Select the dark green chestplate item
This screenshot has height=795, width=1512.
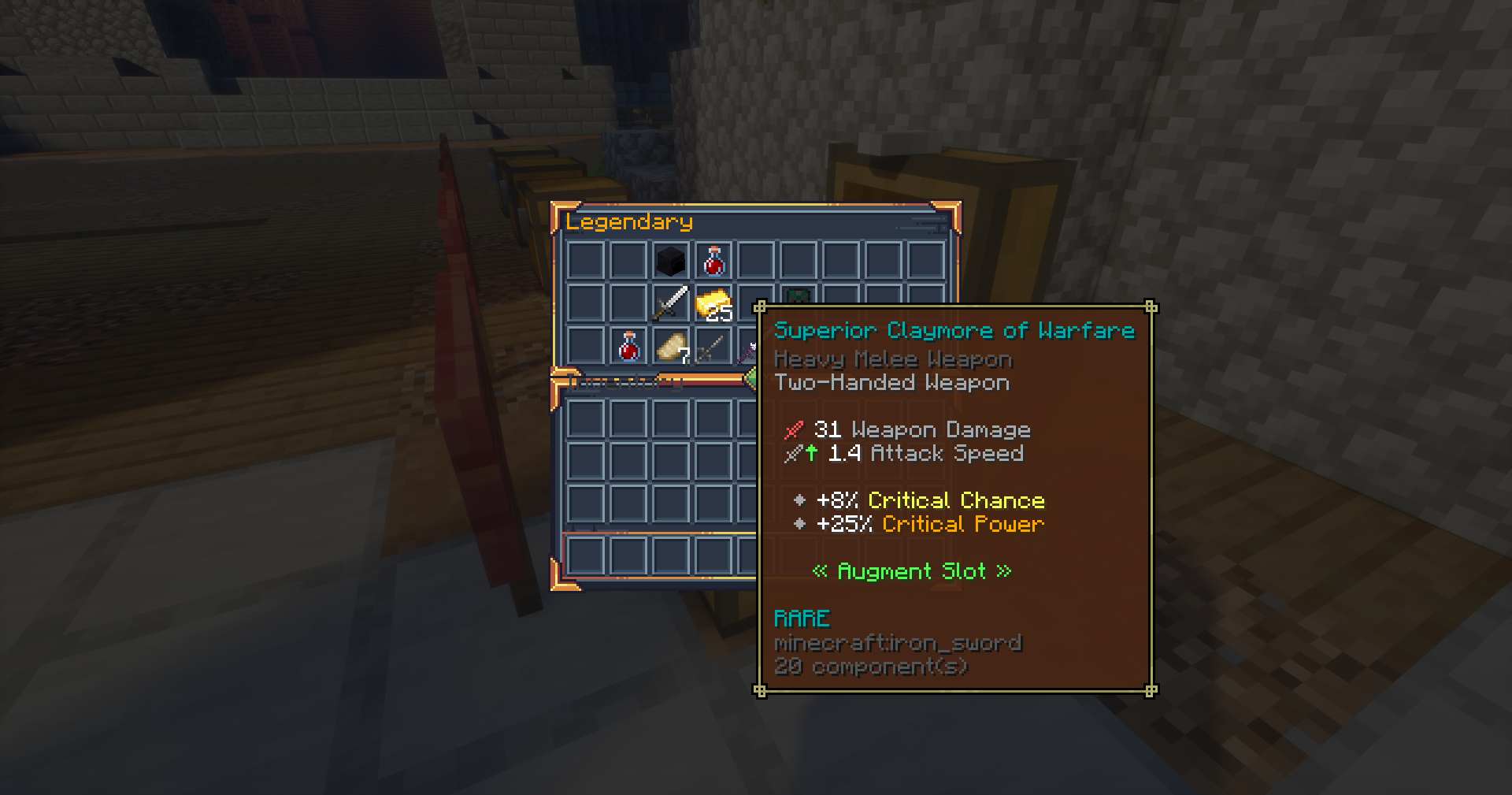coord(797,296)
